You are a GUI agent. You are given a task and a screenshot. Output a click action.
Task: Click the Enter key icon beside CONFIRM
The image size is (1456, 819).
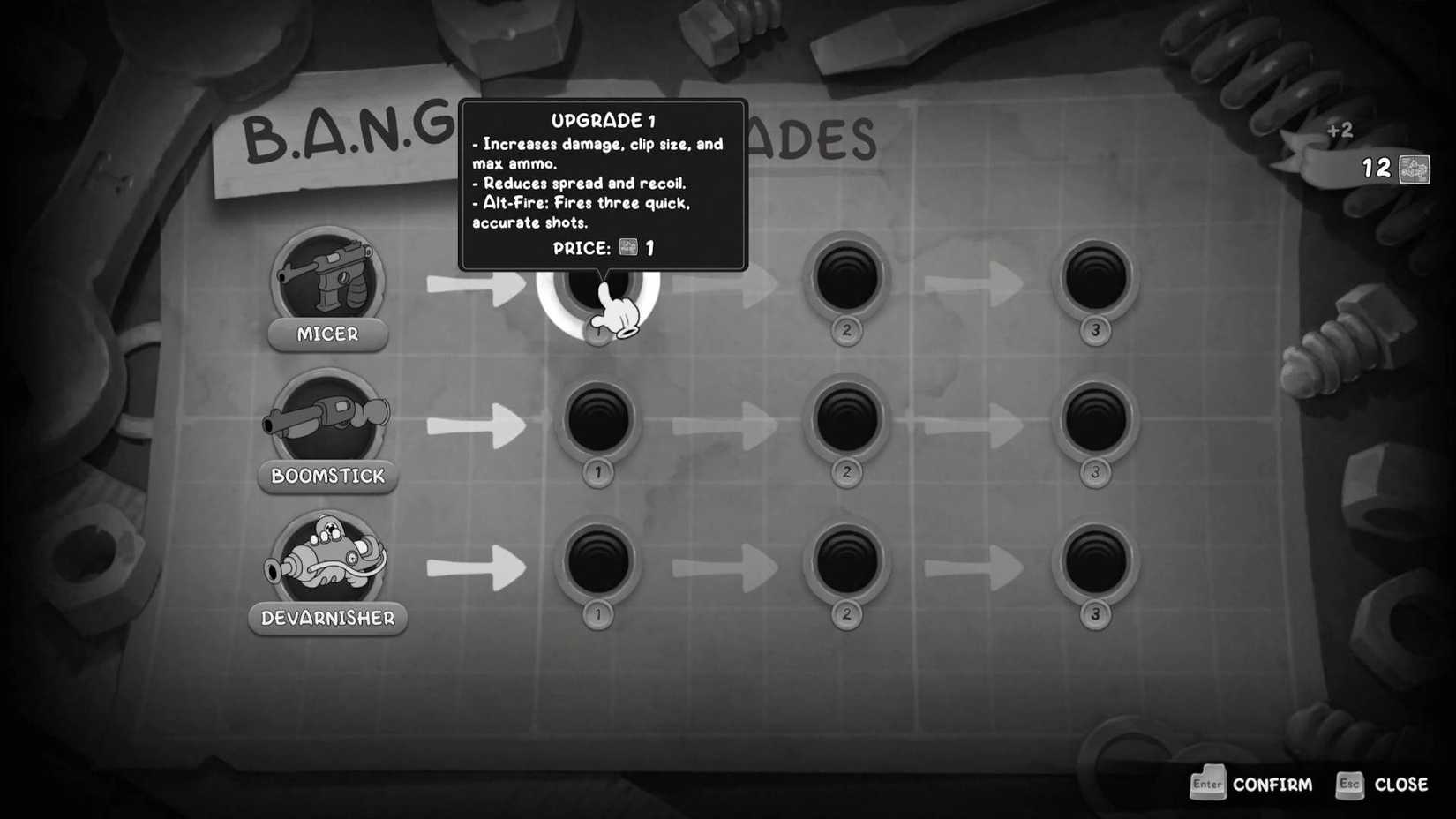point(1207,784)
